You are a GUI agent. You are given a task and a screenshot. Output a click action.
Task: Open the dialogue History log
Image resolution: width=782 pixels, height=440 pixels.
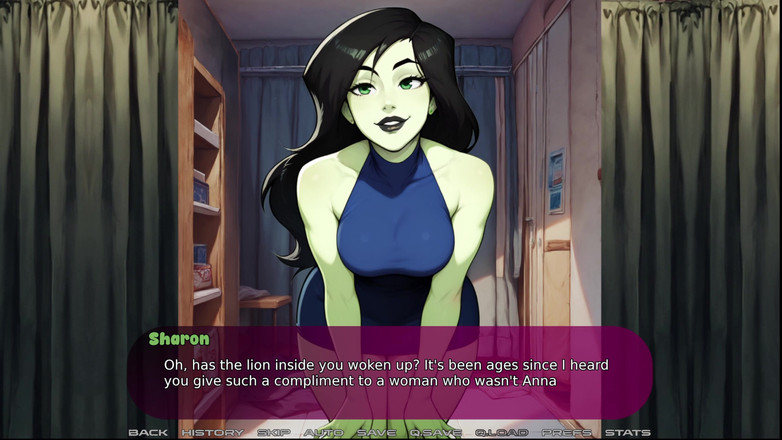212,432
